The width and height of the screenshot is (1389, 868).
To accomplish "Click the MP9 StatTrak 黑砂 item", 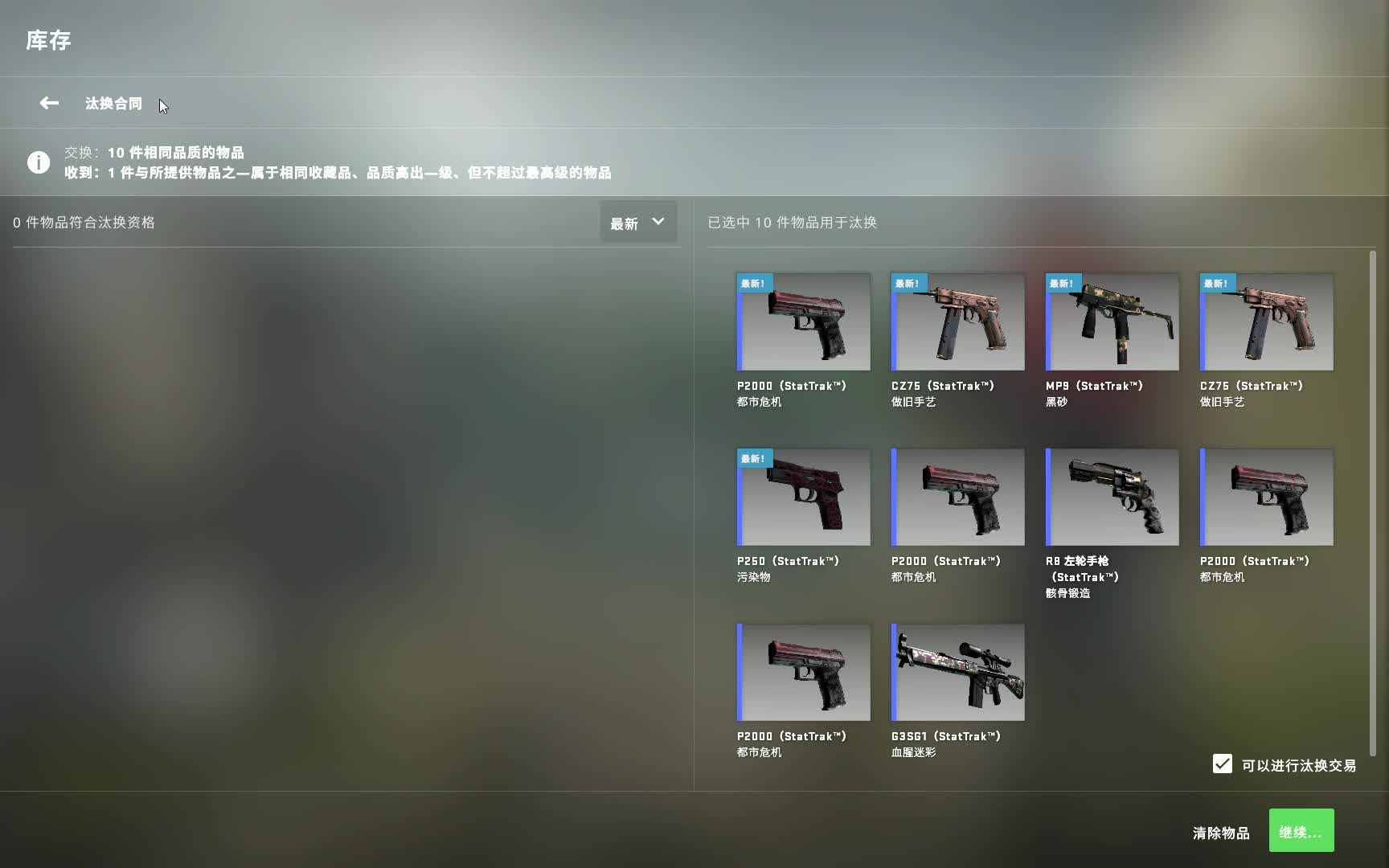I will pos(1111,321).
